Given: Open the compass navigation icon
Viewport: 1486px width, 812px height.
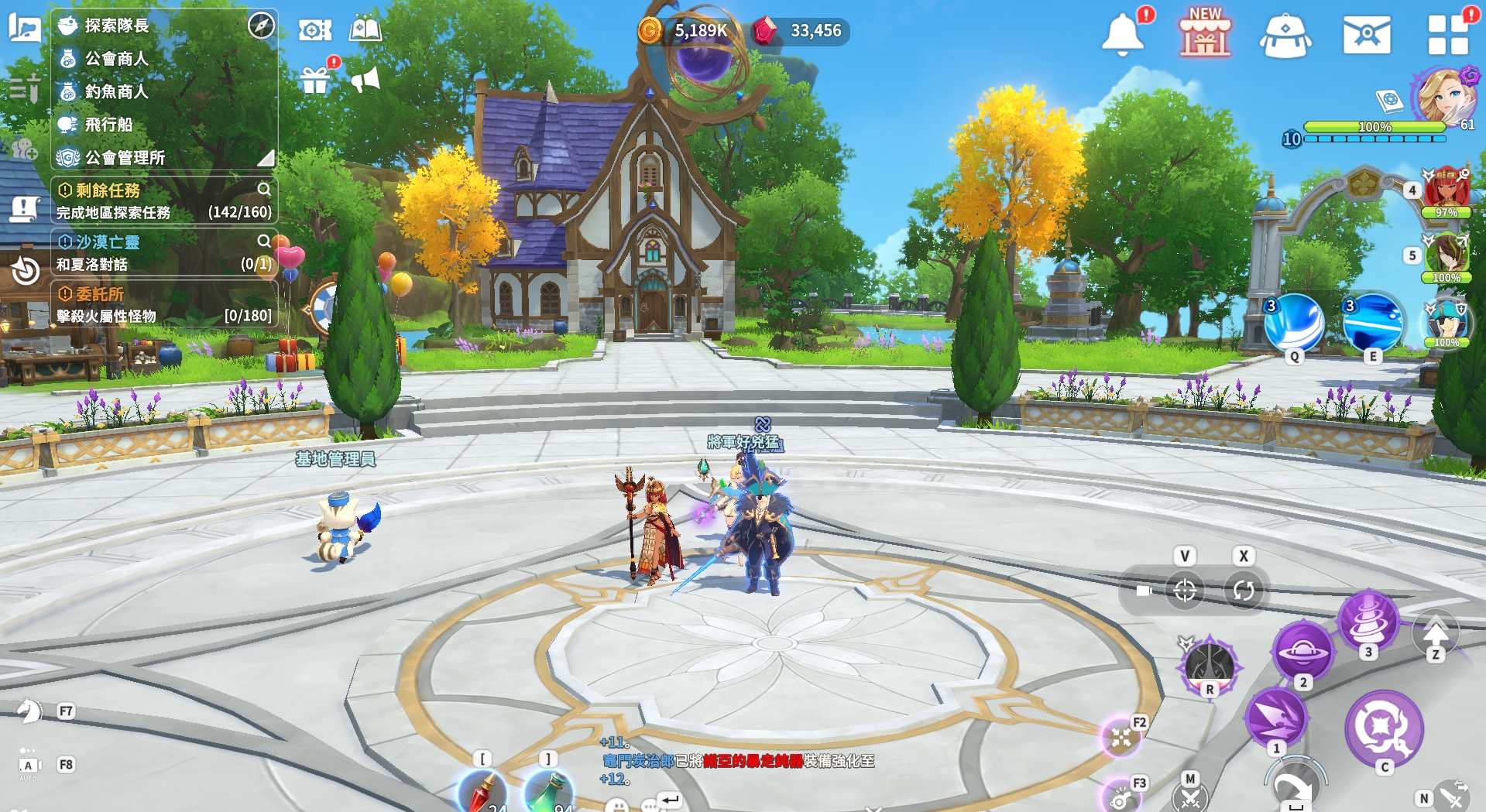Looking at the screenshot, I should (261, 26).
